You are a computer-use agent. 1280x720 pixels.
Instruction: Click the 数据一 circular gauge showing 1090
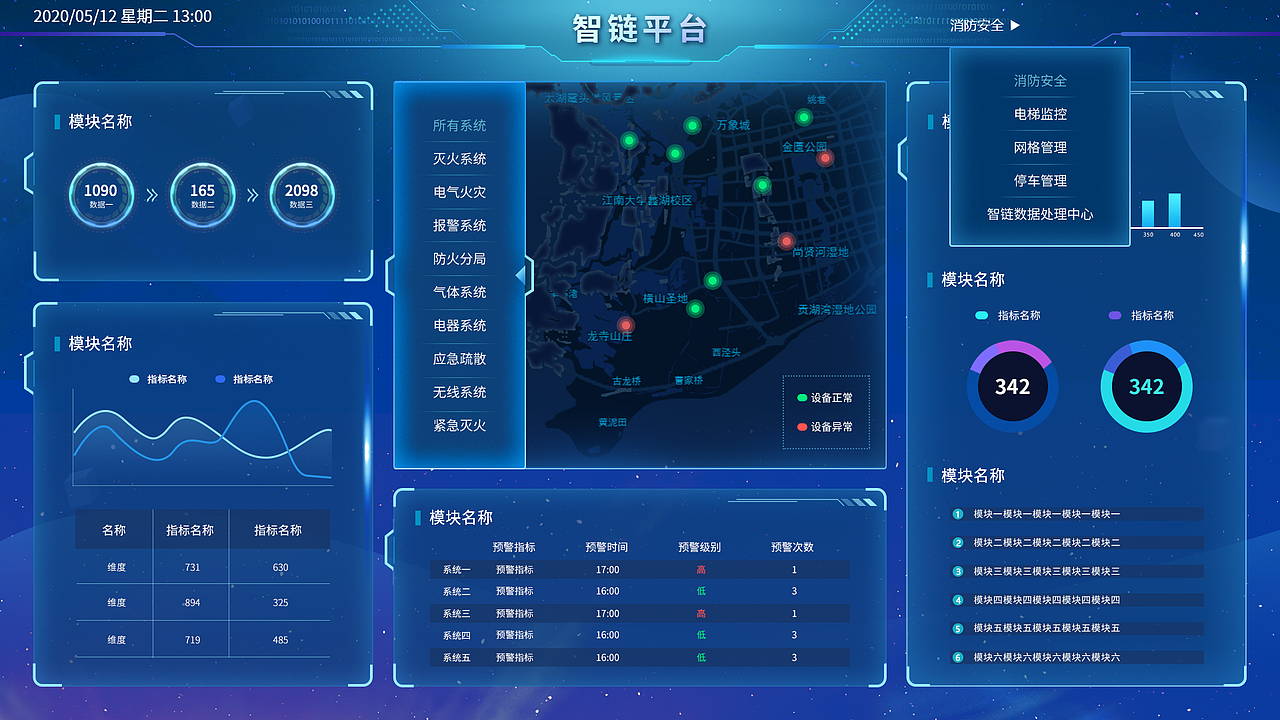point(101,195)
